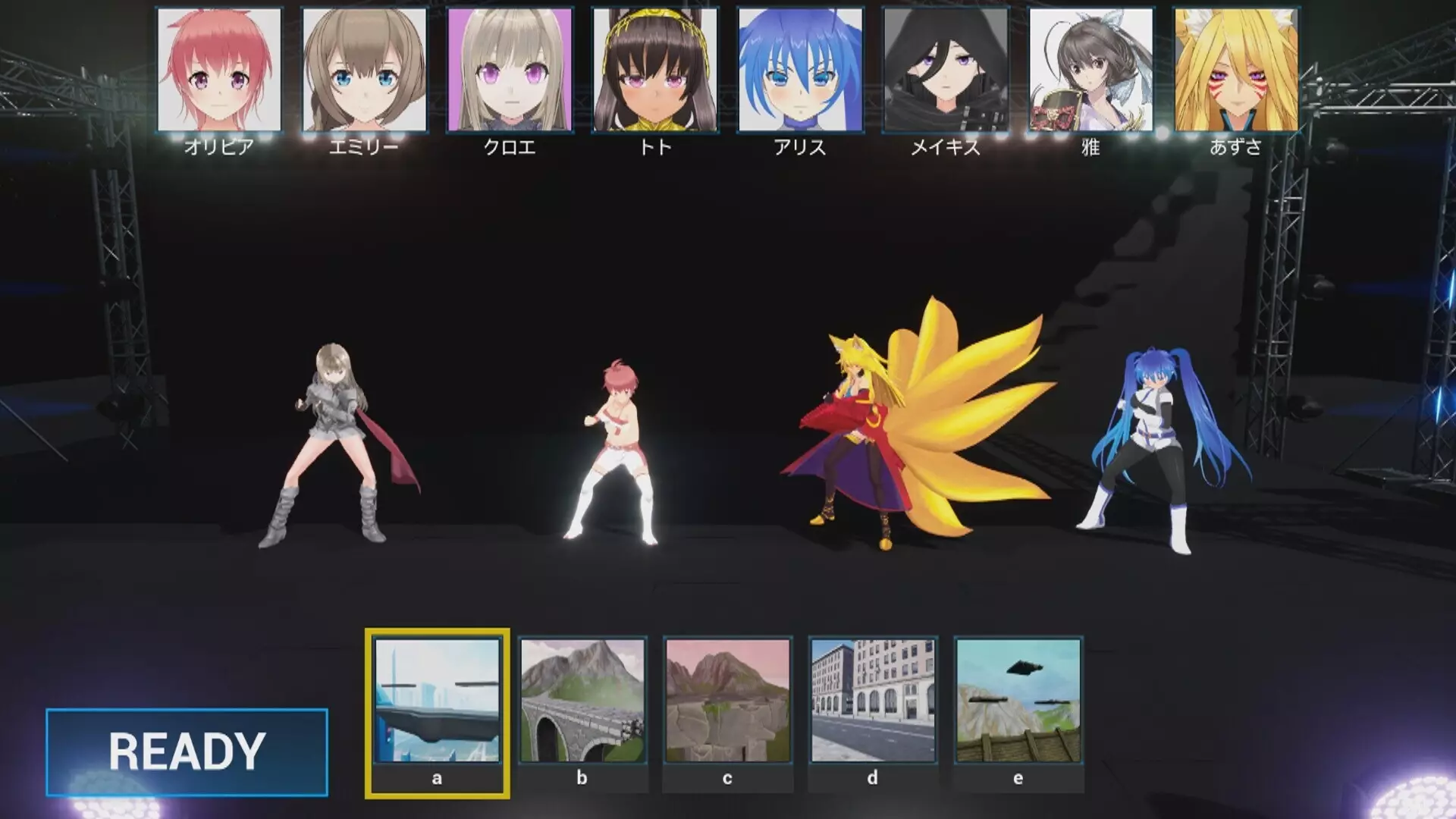
Task: Select character portrait クロエ
Action: click(x=506, y=70)
